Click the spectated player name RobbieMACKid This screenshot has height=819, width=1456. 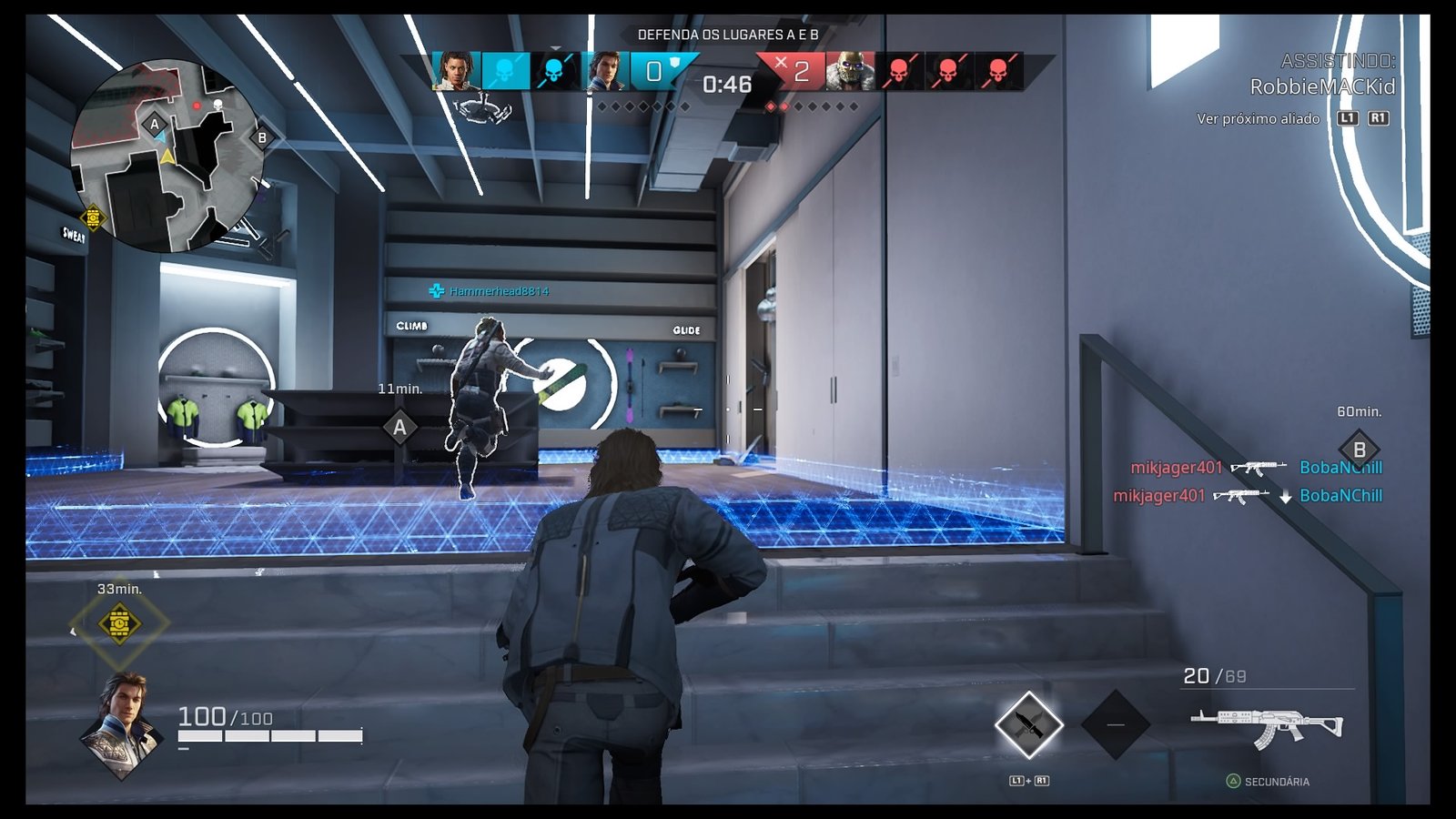click(x=1321, y=86)
